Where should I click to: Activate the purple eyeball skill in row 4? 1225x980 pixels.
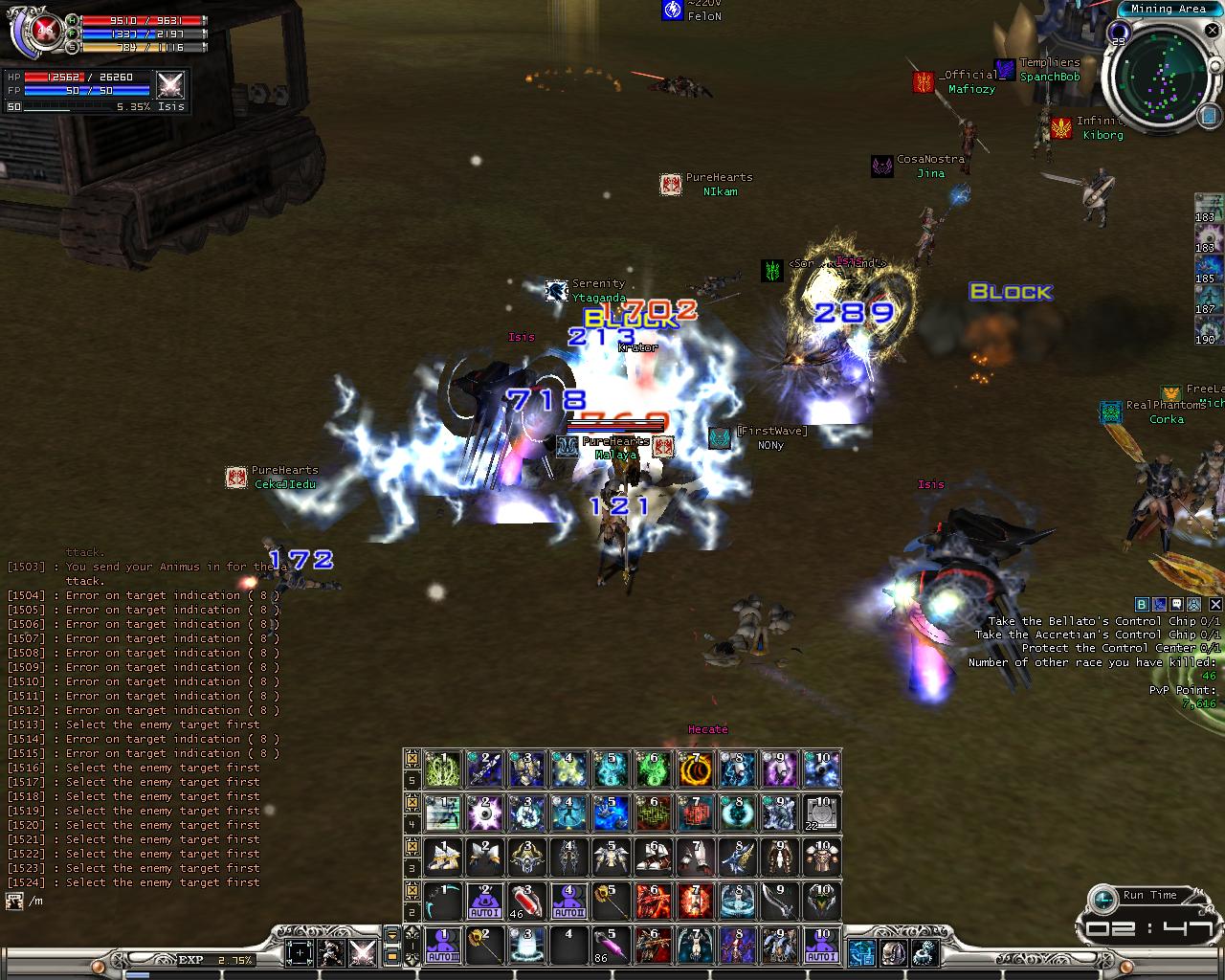[x=485, y=813]
